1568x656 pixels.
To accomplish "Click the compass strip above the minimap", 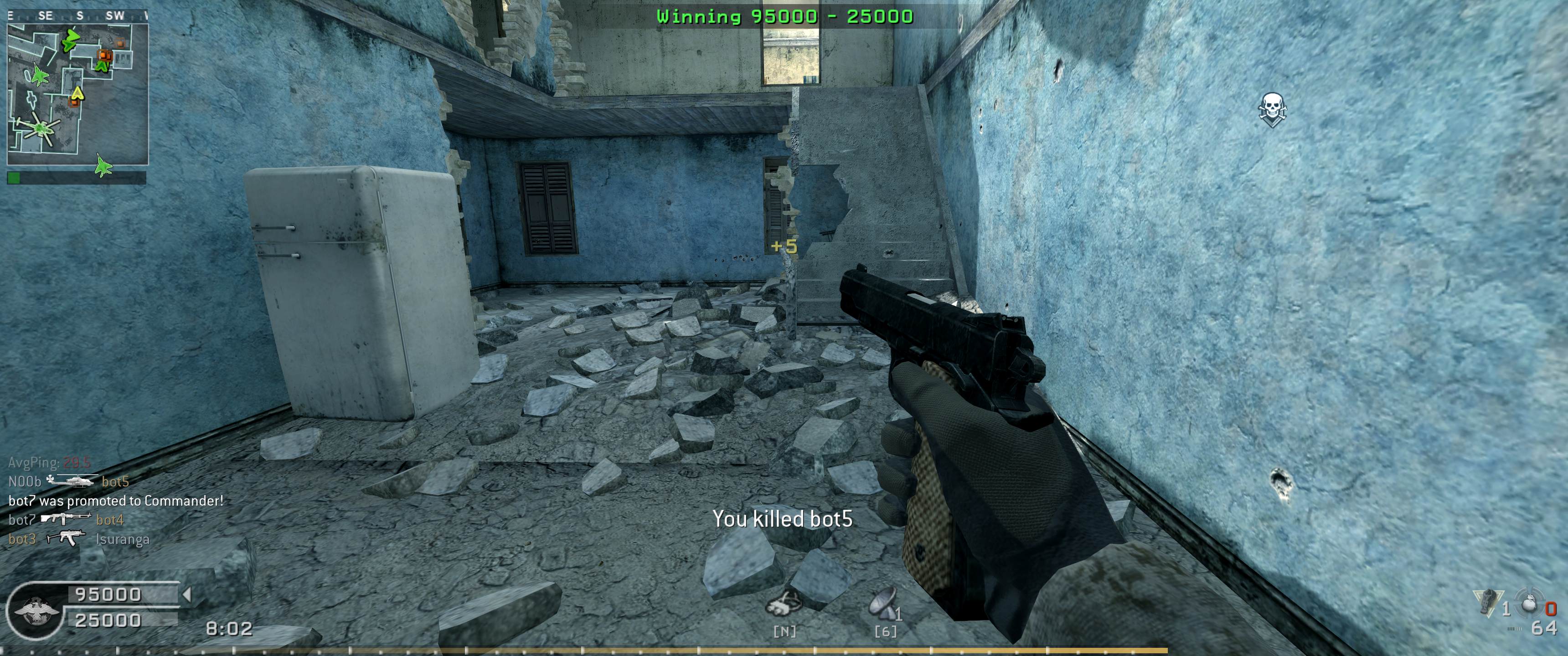I will [x=77, y=16].
